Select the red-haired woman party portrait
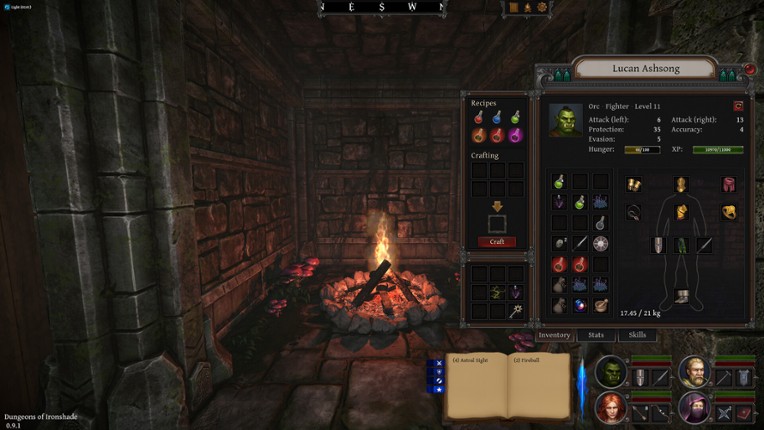The image size is (764, 430). [x=610, y=407]
